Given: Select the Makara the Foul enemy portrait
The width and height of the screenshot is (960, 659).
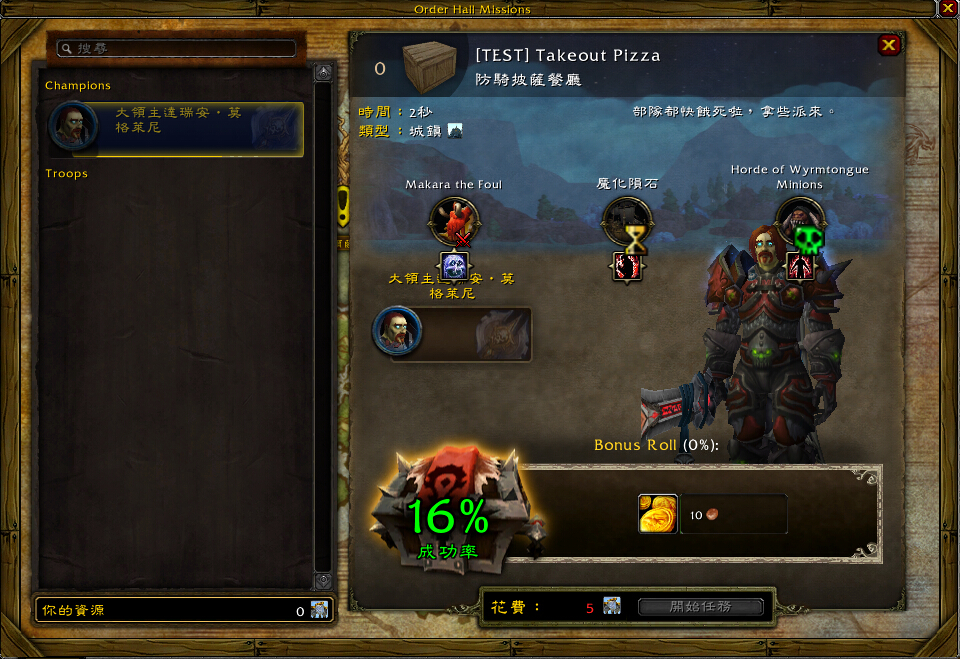Looking at the screenshot, I should point(453,221).
